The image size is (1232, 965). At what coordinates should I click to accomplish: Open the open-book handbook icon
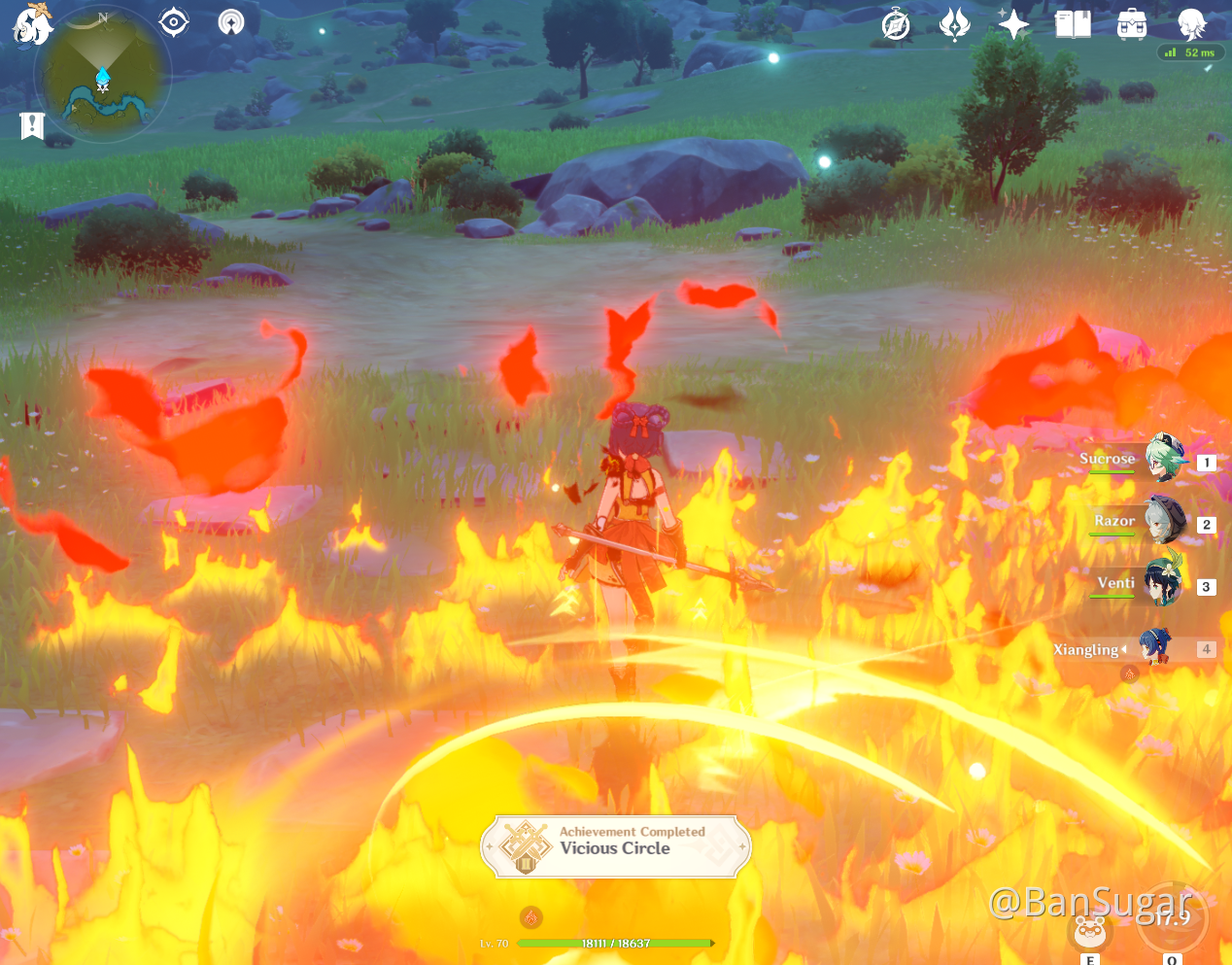(1073, 24)
